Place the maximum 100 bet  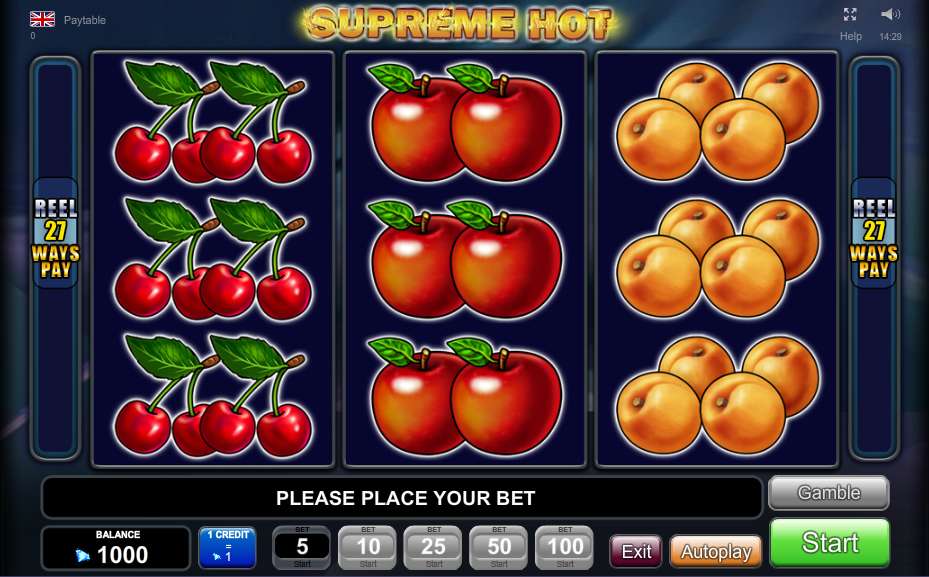click(x=565, y=548)
